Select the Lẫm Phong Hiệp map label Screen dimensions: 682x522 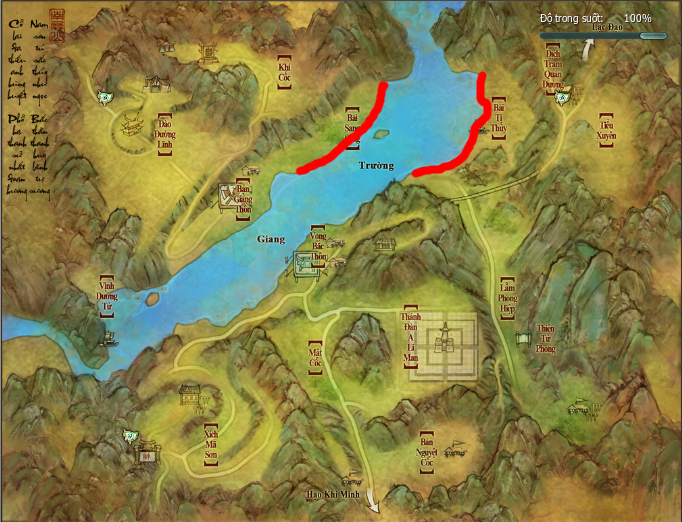pos(507,297)
